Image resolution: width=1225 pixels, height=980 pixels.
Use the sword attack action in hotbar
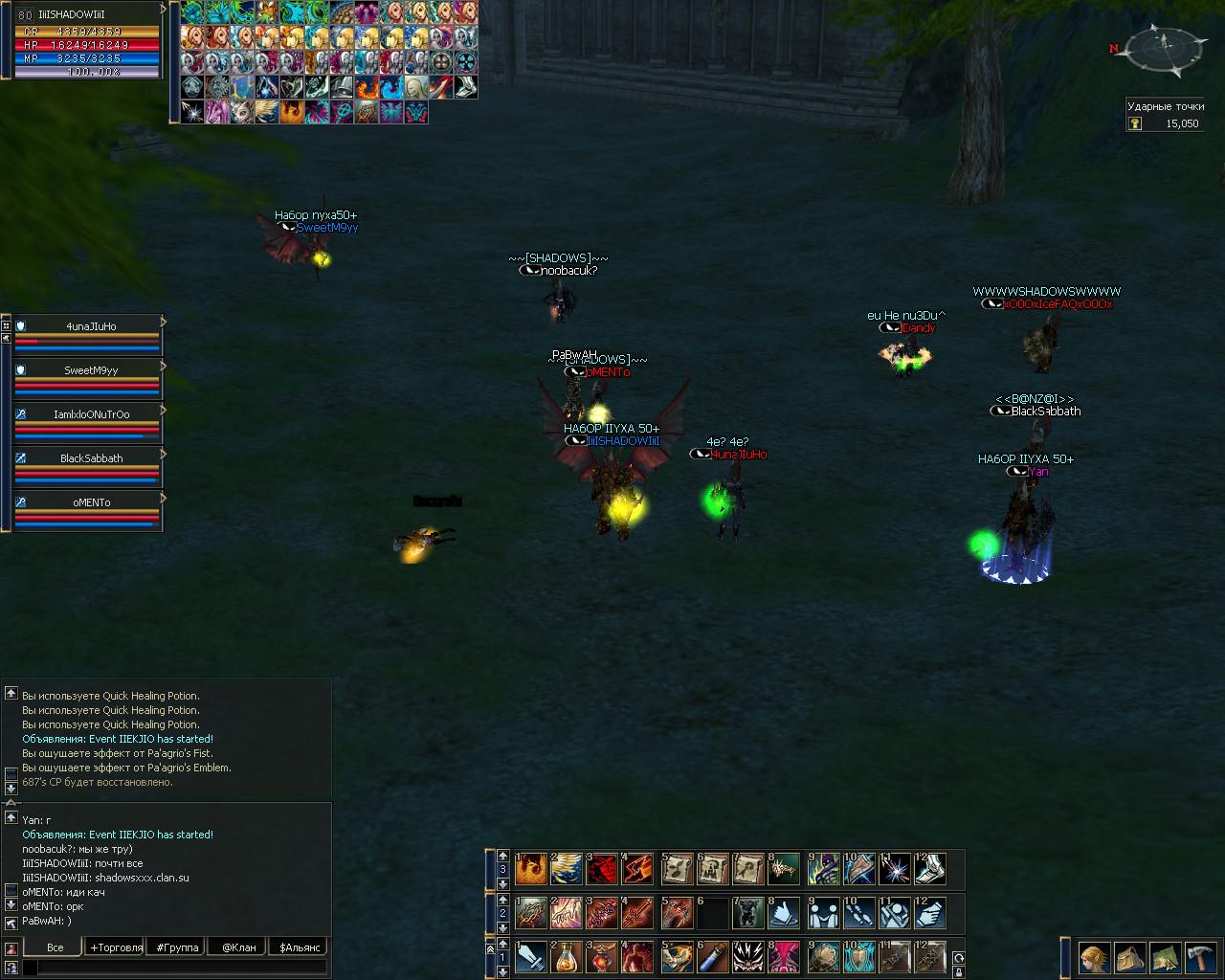click(529, 956)
